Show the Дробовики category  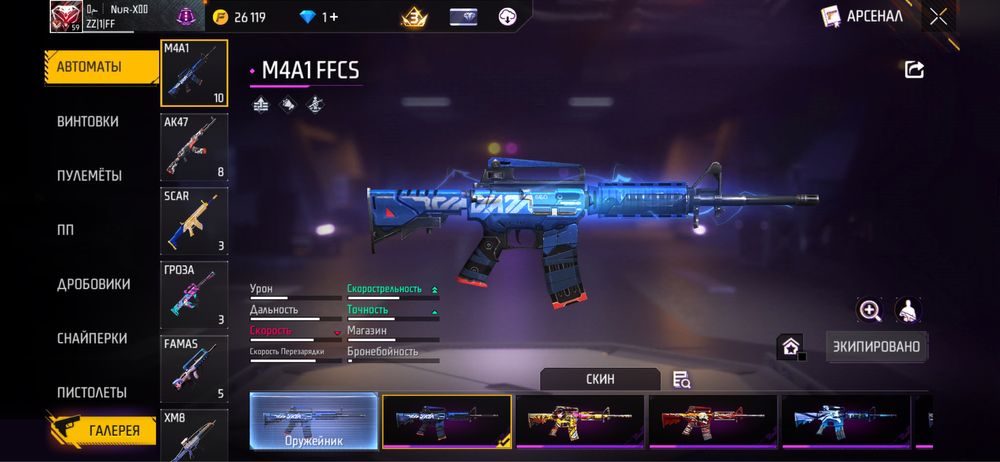(x=94, y=284)
